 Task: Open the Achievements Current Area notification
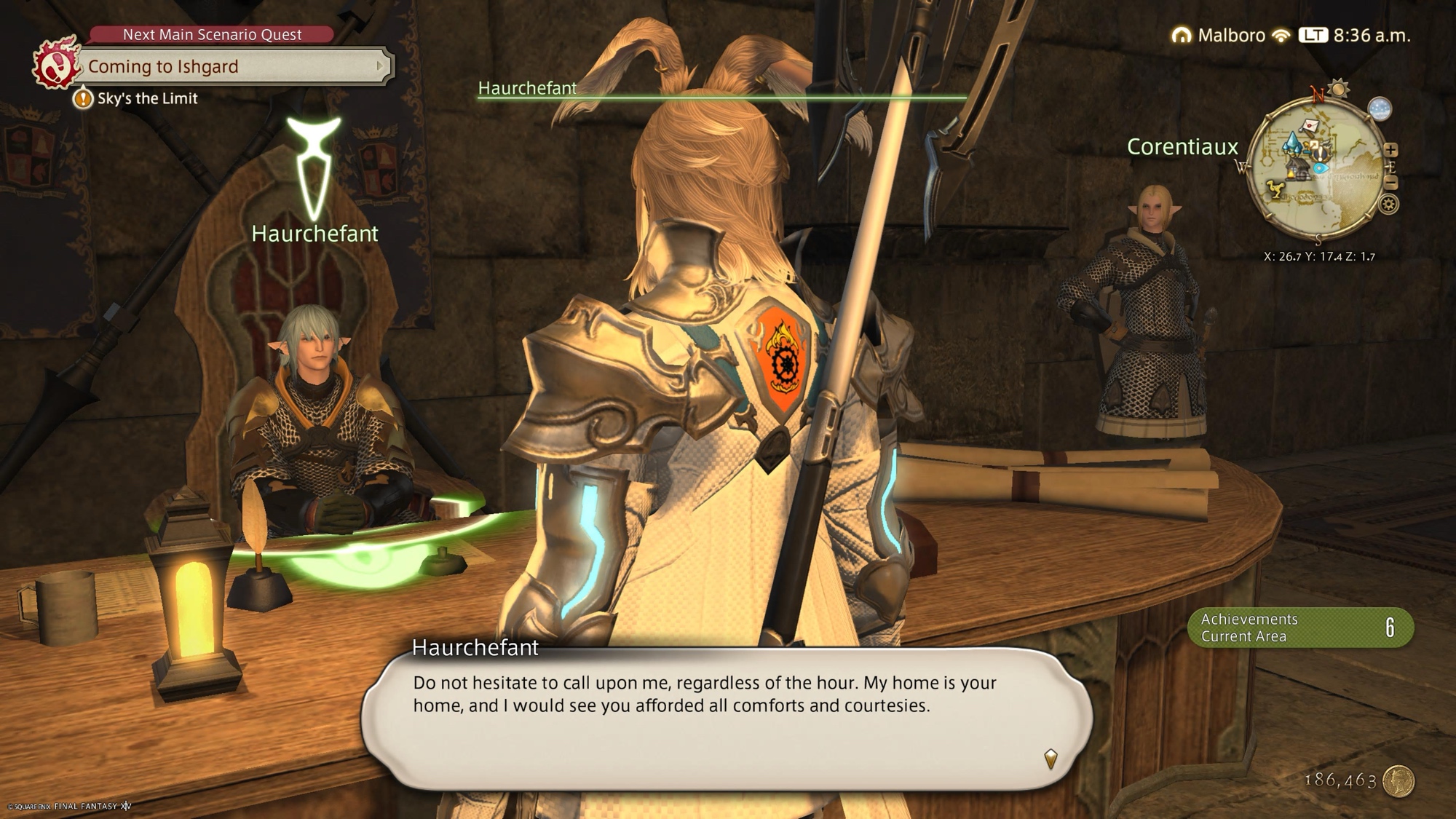tap(1300, 628)
